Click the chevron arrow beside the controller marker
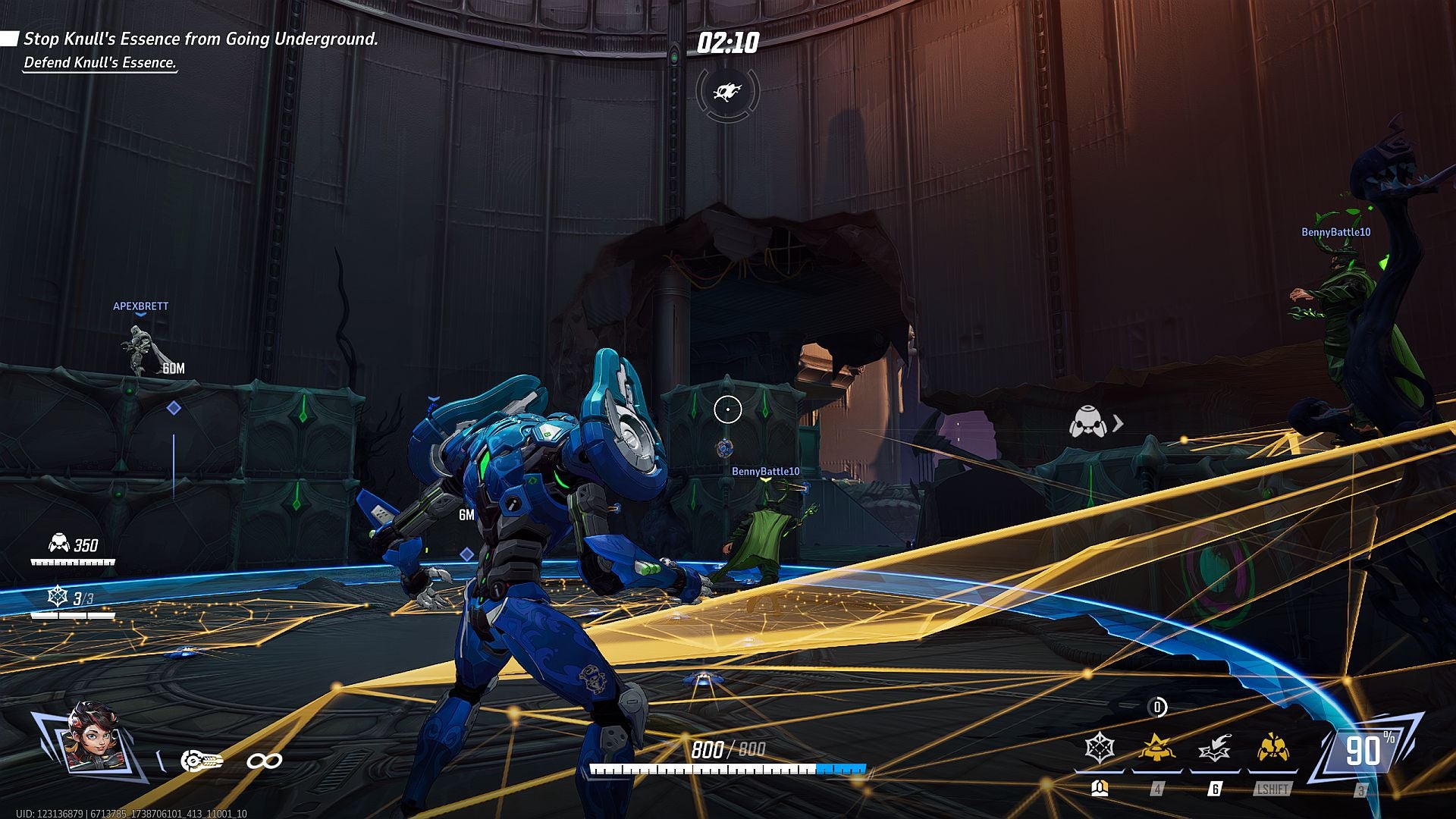The image size is (1456, 819). point(1116,423)
